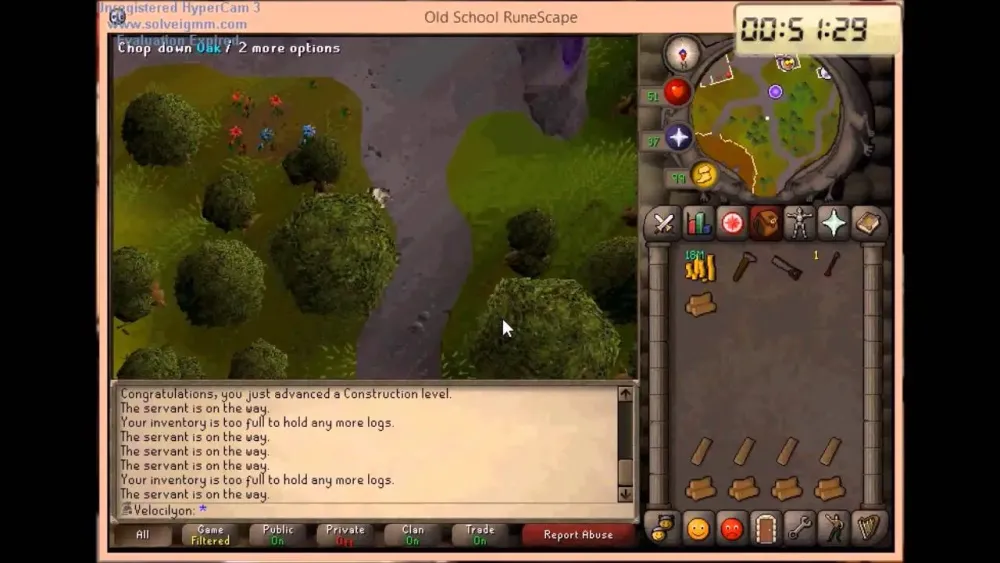Switch to the Magic spellbook tab

[x=867, y=223]
